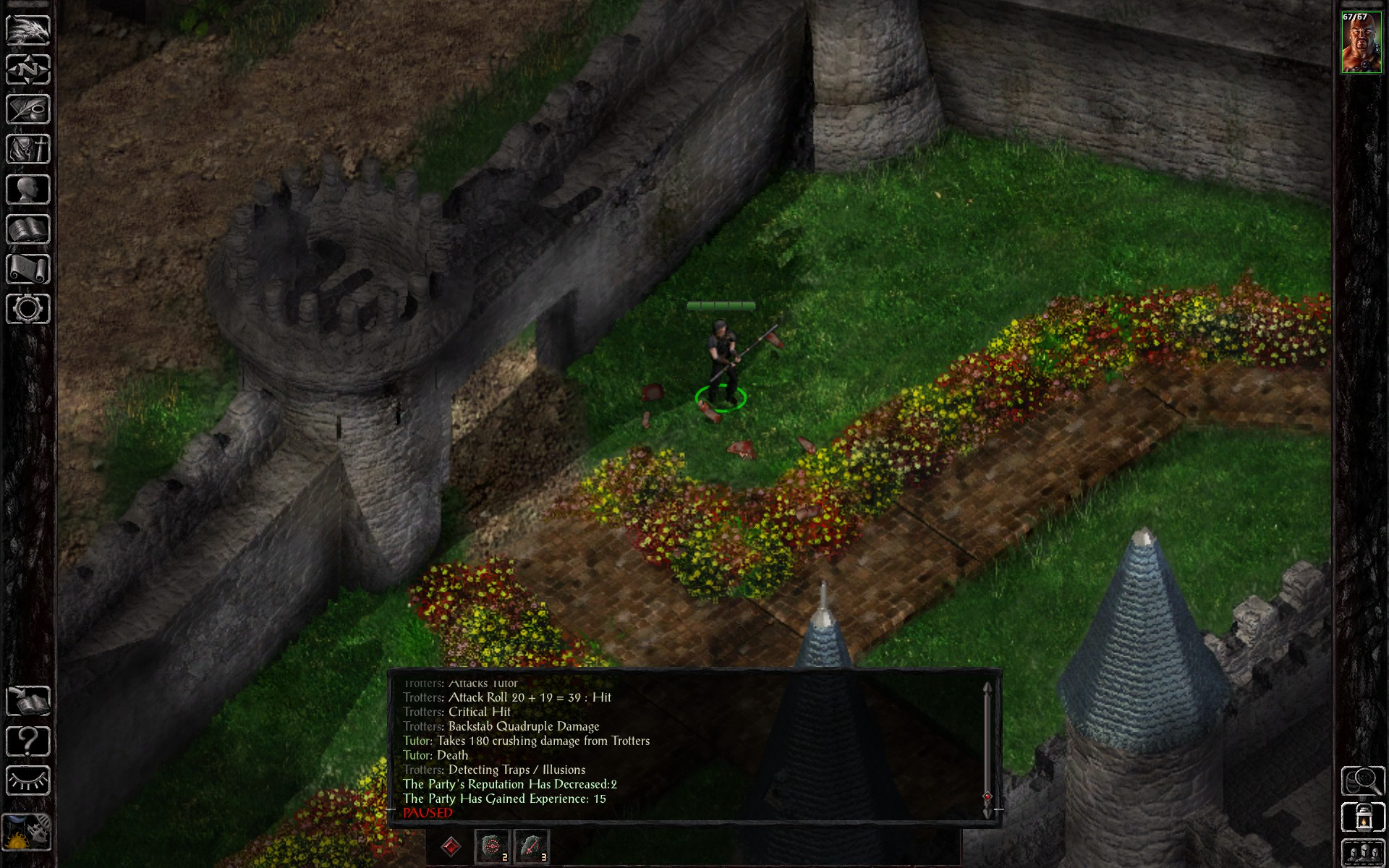Open the character record head icon
This screenshot has width=1389, height=868.
click(x=28, y=190)
